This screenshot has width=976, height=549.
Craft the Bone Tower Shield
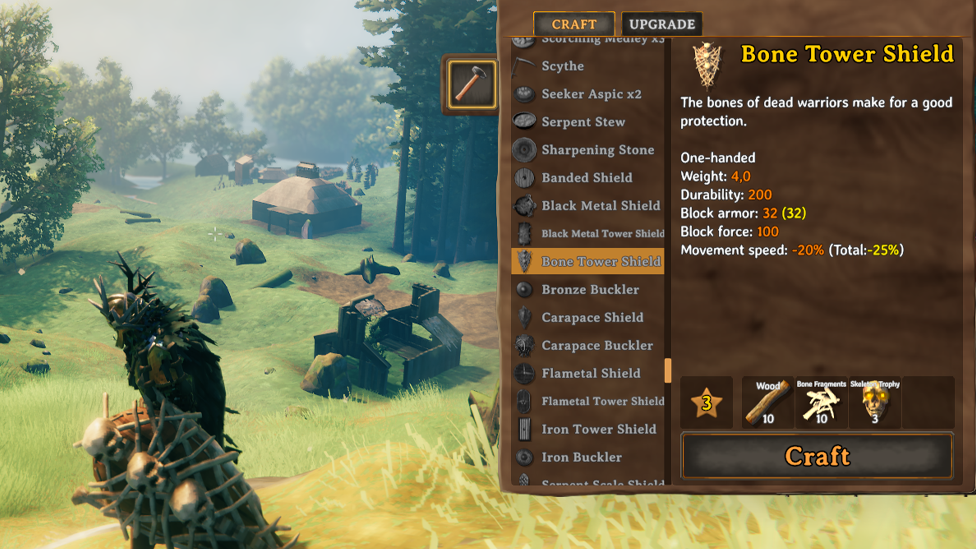tap(817, 456)
